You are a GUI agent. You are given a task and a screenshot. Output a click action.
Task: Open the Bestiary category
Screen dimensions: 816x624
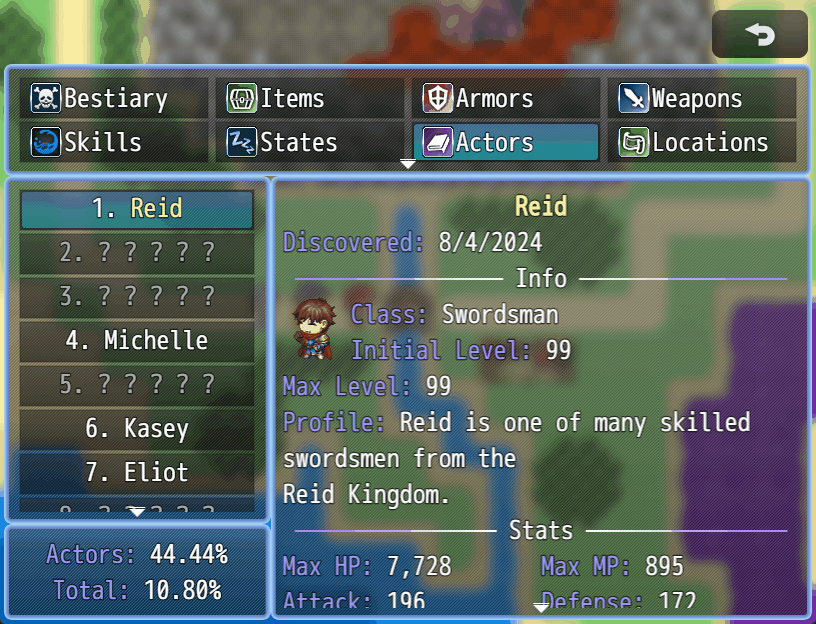click(113, 98)
